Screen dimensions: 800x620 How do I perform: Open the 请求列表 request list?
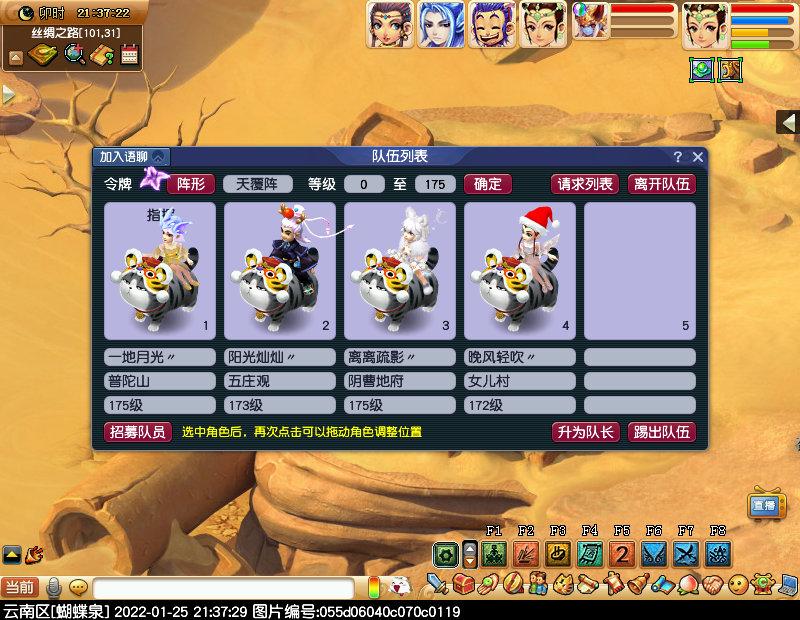[x=585, y=184]
